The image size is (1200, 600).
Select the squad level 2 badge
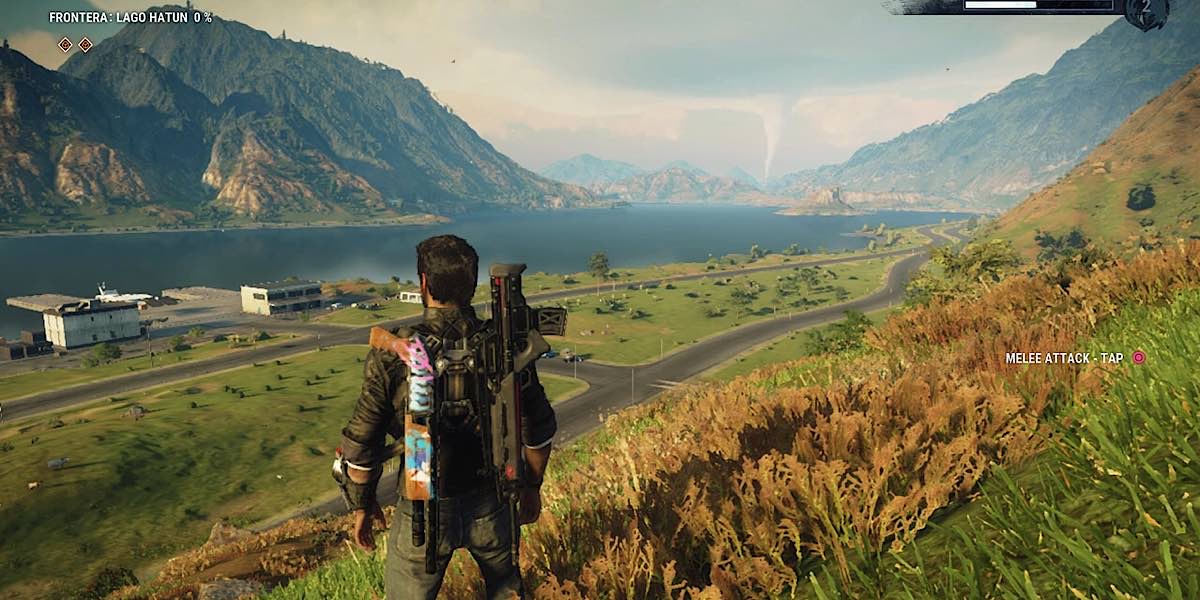click(x=1146, y=12)
